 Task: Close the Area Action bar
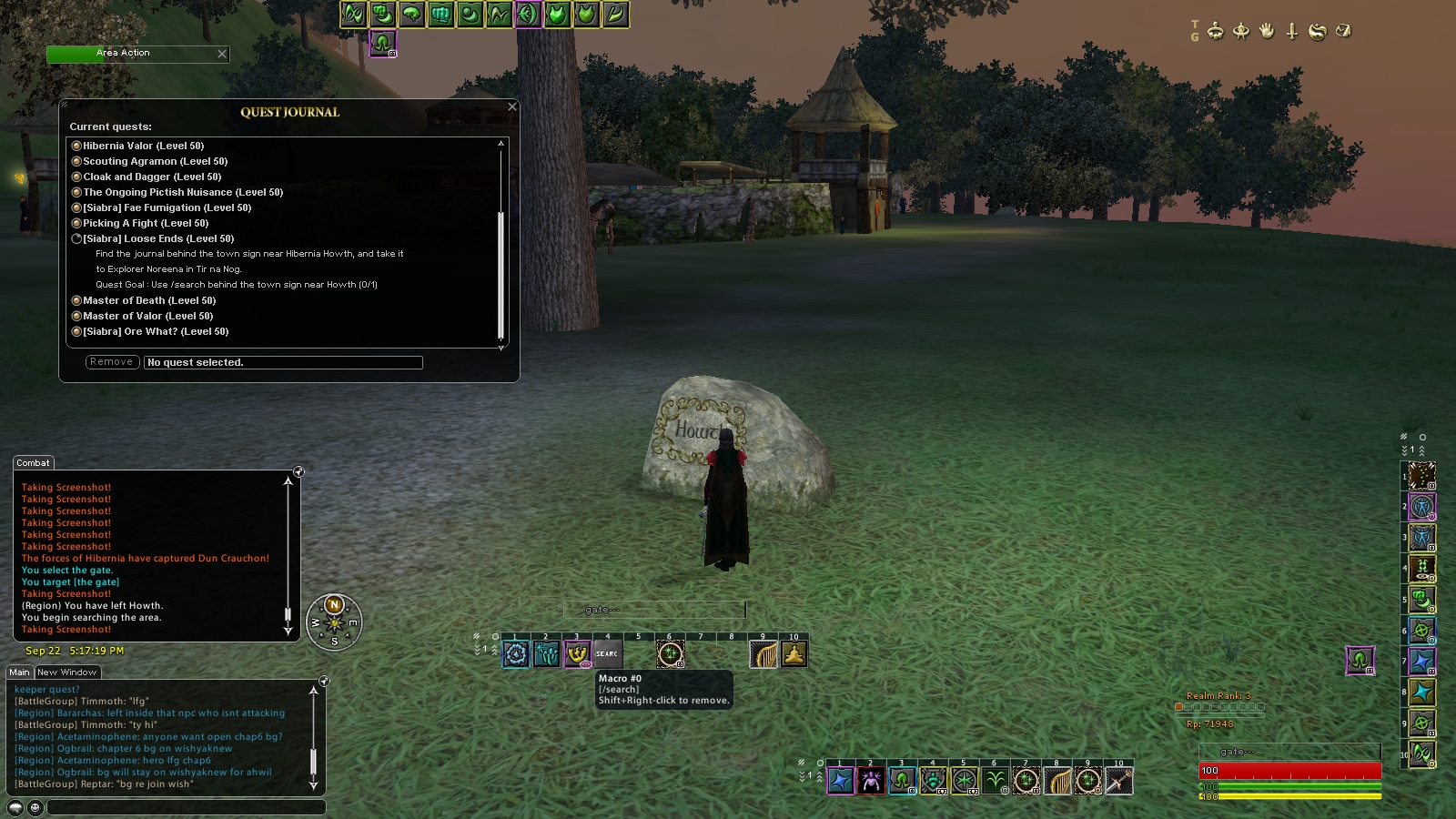(x=222, y=54)
